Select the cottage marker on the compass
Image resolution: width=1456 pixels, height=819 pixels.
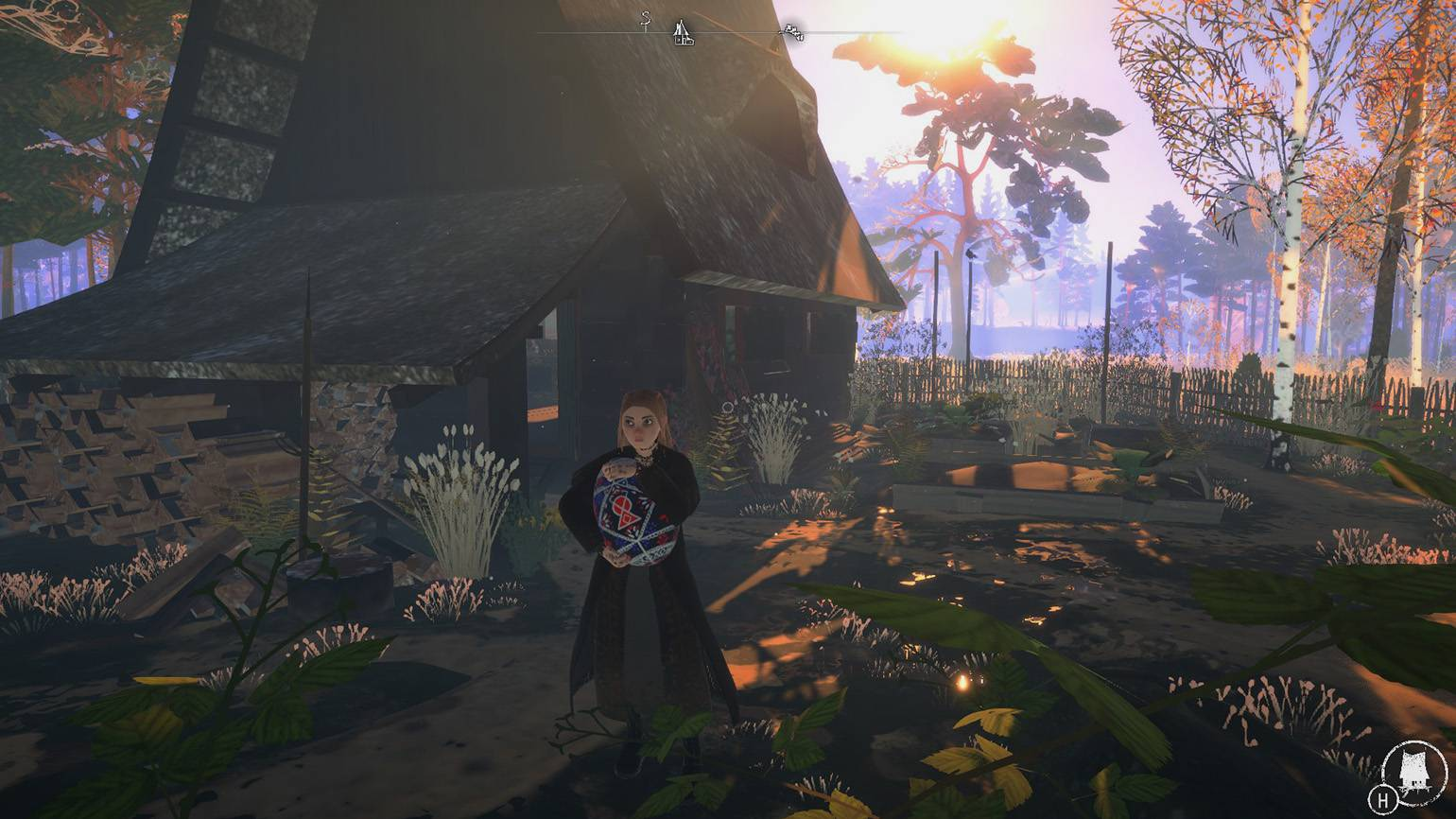pyautogui.click(x=683, y=33)
